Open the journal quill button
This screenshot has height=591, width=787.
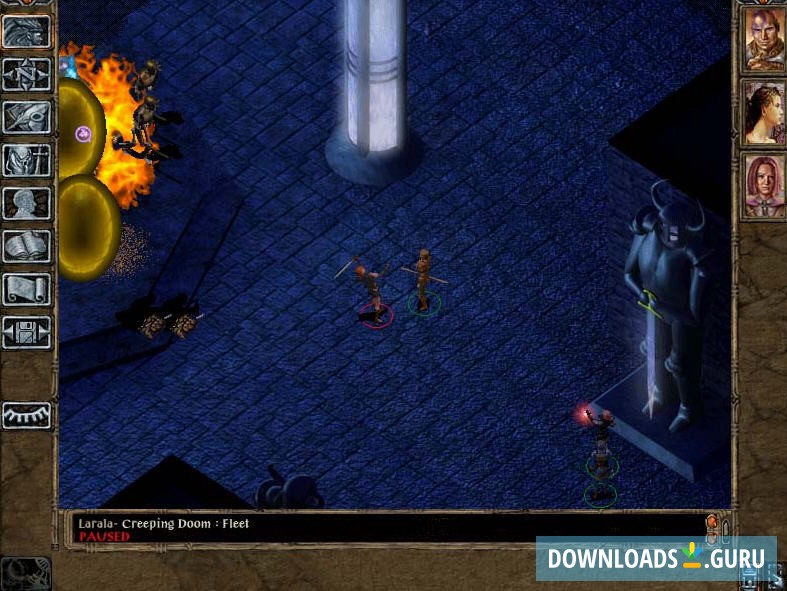27,117
